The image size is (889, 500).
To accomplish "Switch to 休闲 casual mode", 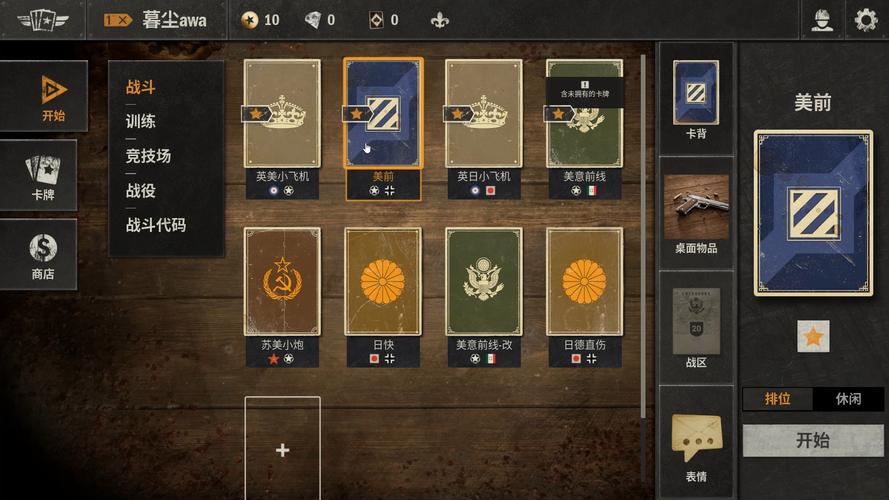I will coord(848,398).
